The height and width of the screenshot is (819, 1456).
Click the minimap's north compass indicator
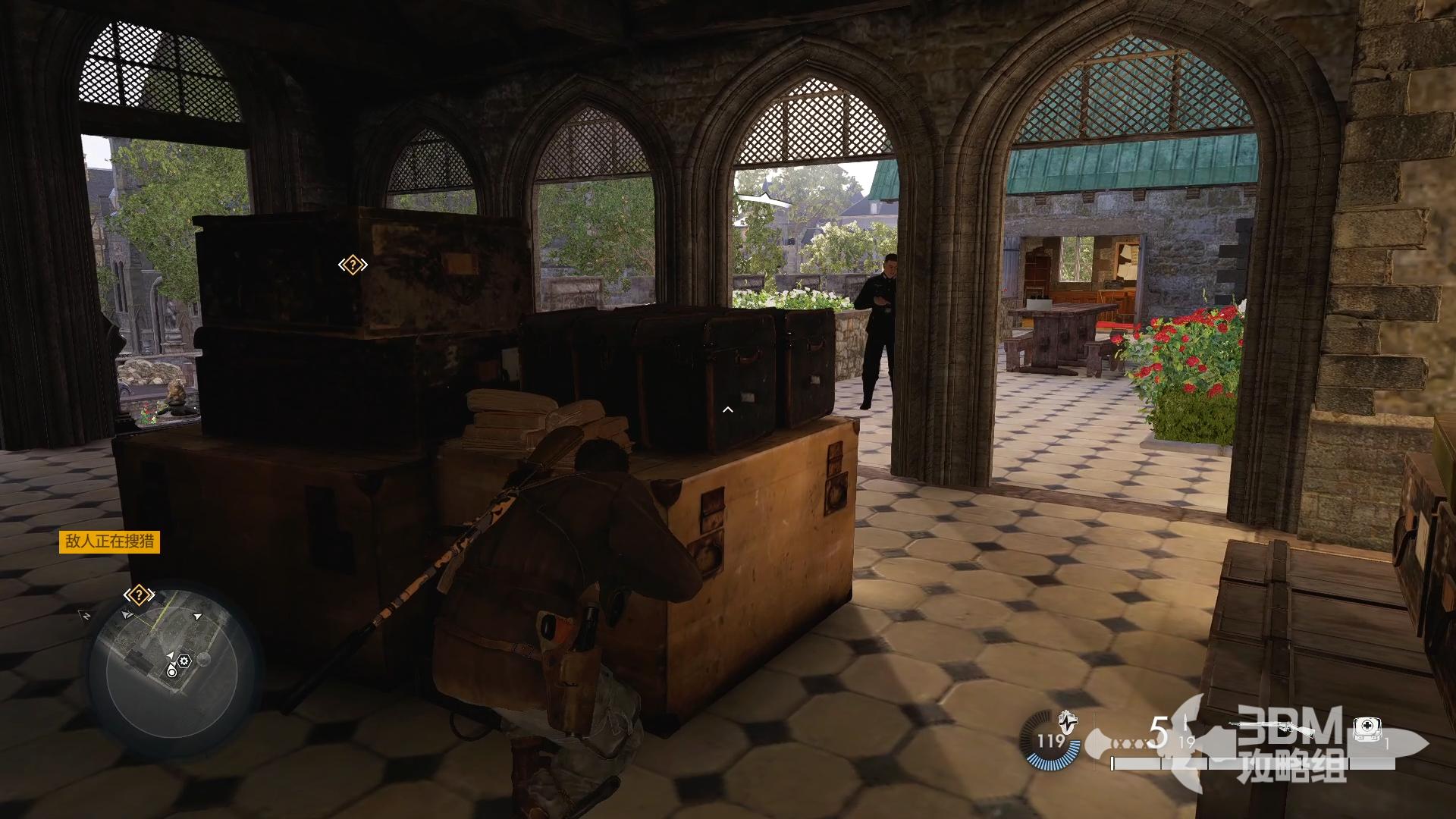tap(86, 614)
